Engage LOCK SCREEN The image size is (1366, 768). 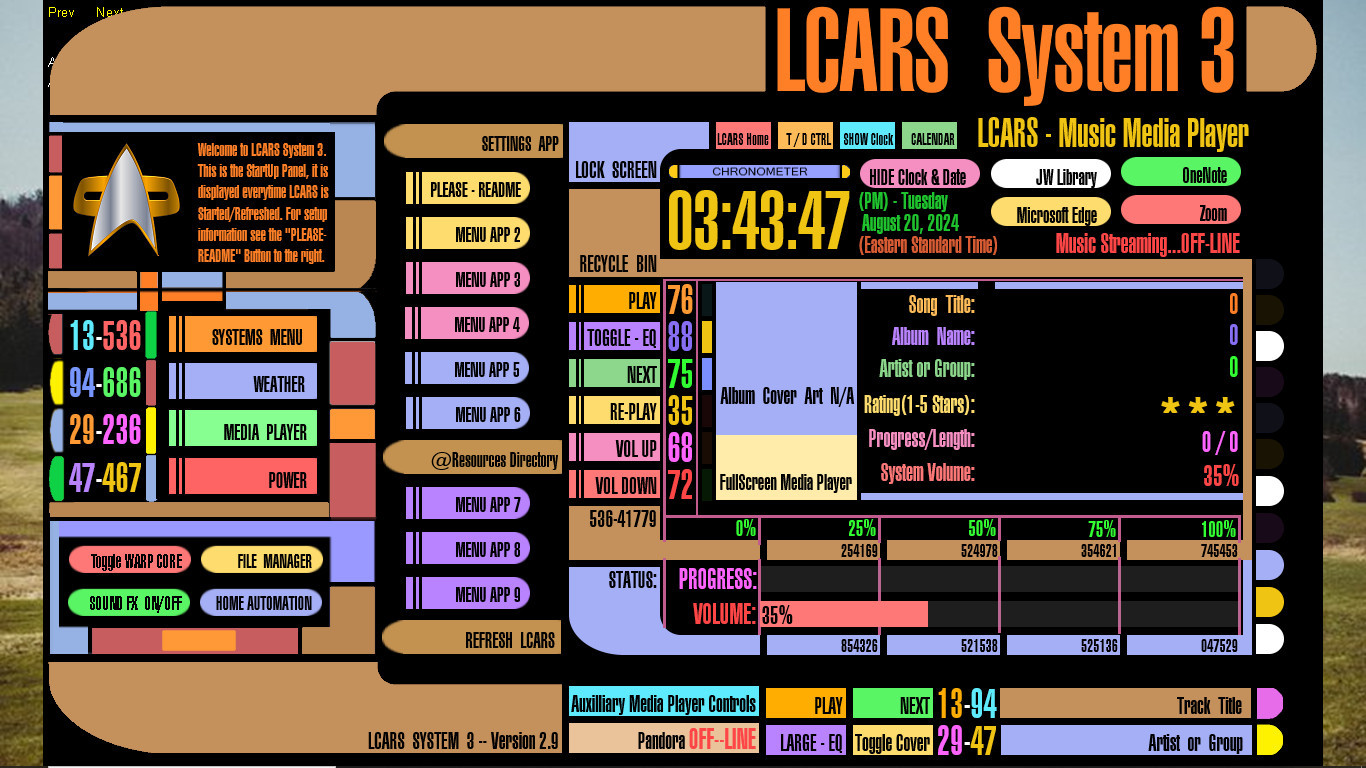[614, 169]
